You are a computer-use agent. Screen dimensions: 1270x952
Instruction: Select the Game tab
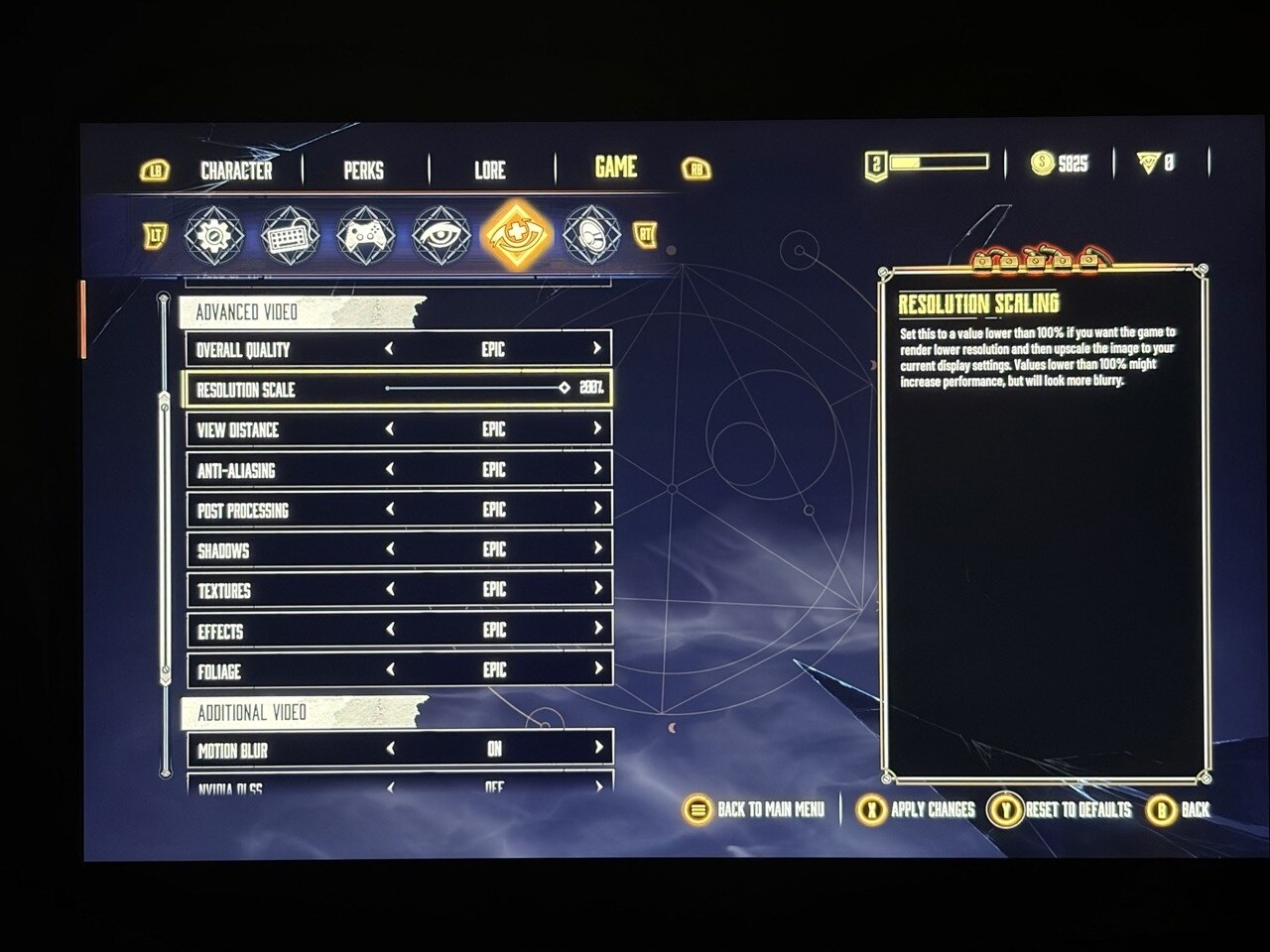click(x=615, y=168)
